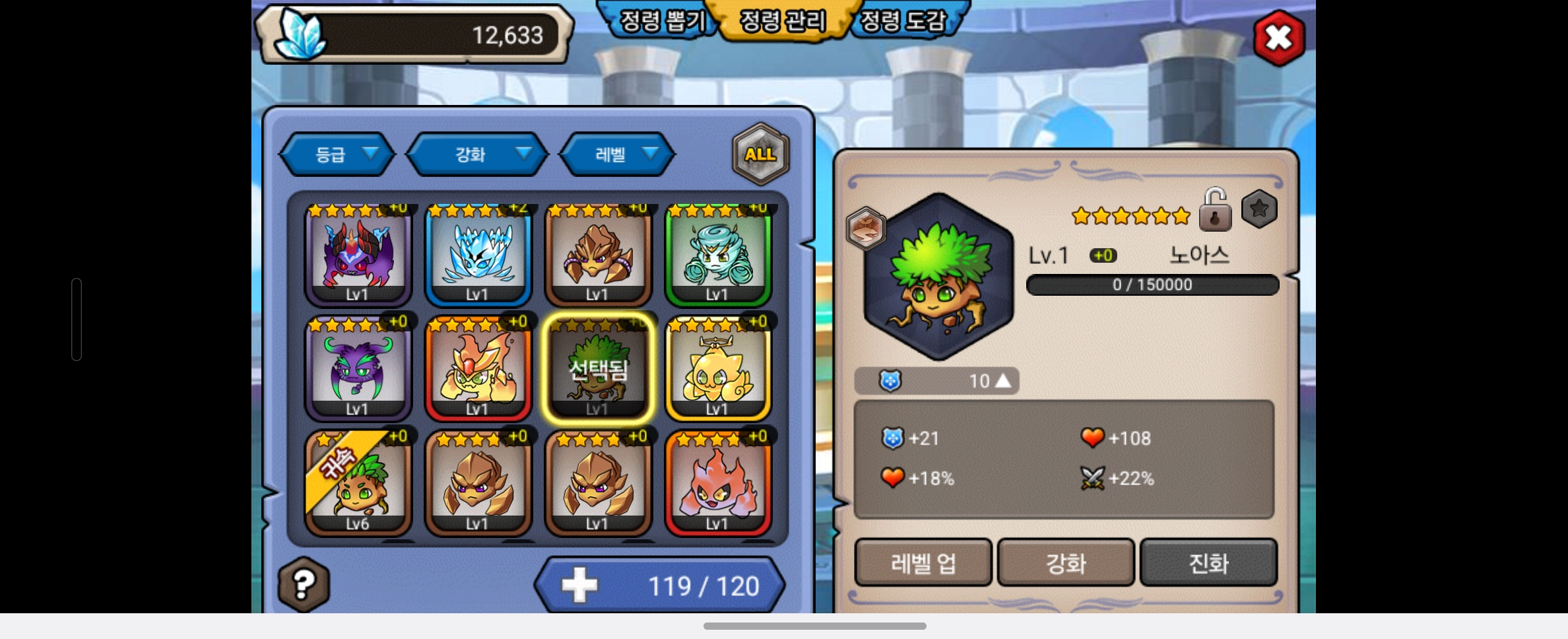1568x639 pixels.
Task: Open the 강화 filter dropdown
Action: [477, 154]
